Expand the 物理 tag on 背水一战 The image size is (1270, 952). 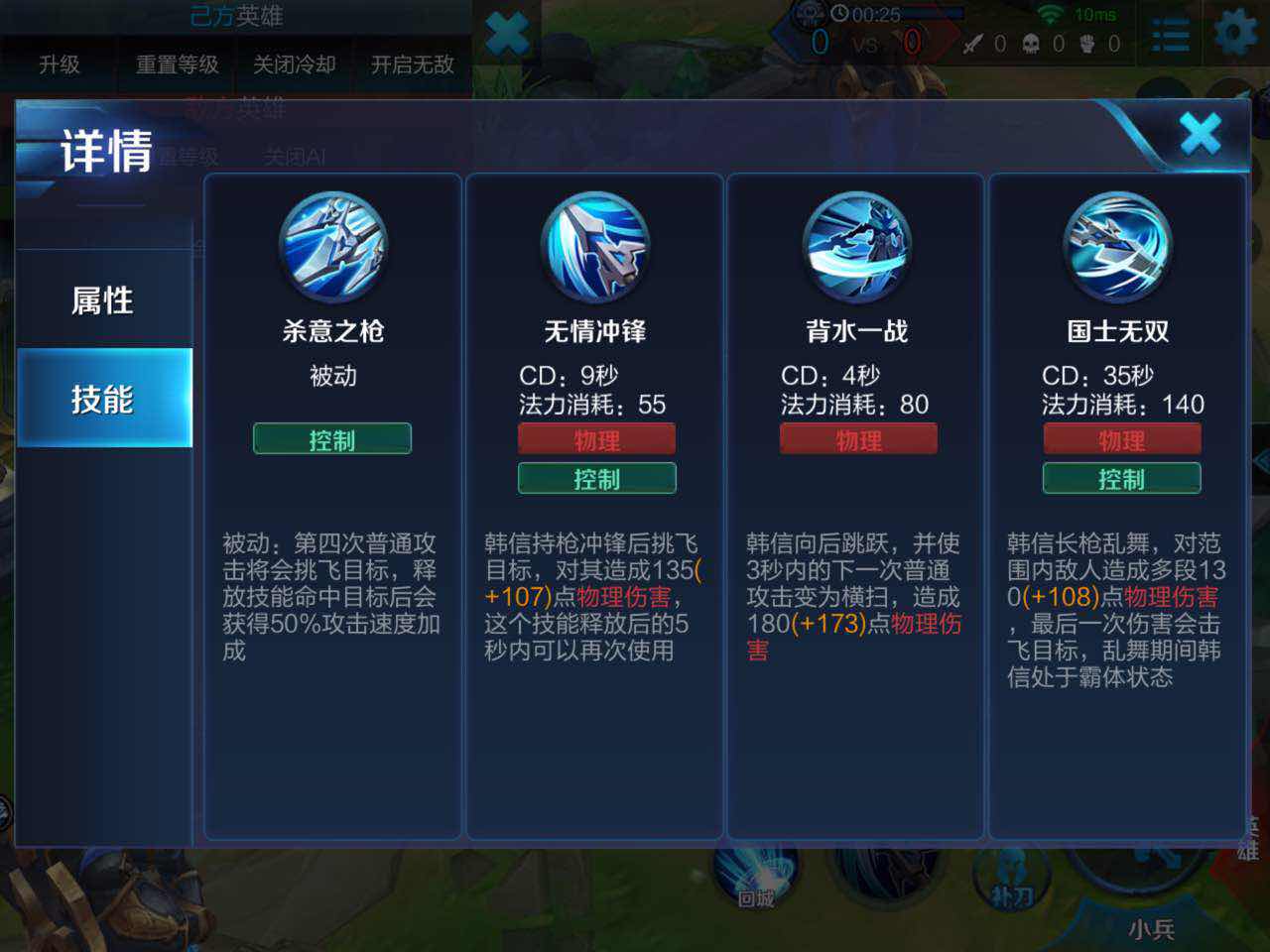coord(856,438)
